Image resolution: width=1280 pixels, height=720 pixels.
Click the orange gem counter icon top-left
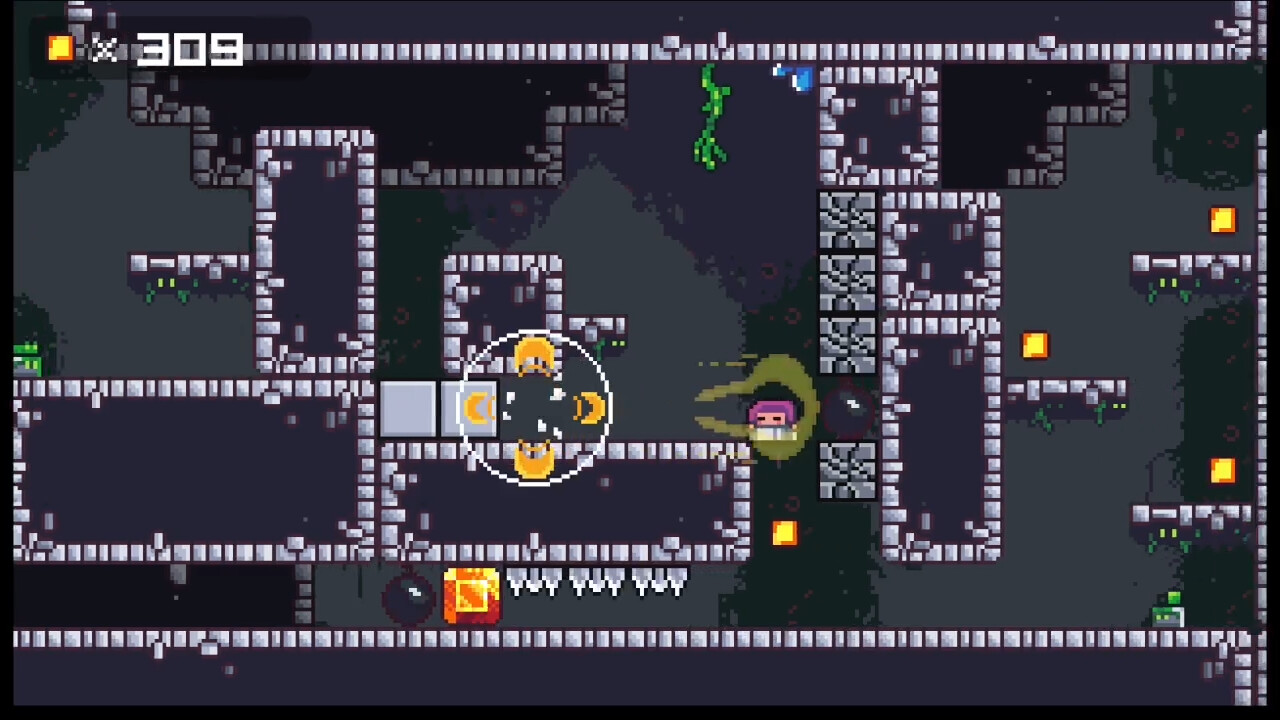point(58,48)
